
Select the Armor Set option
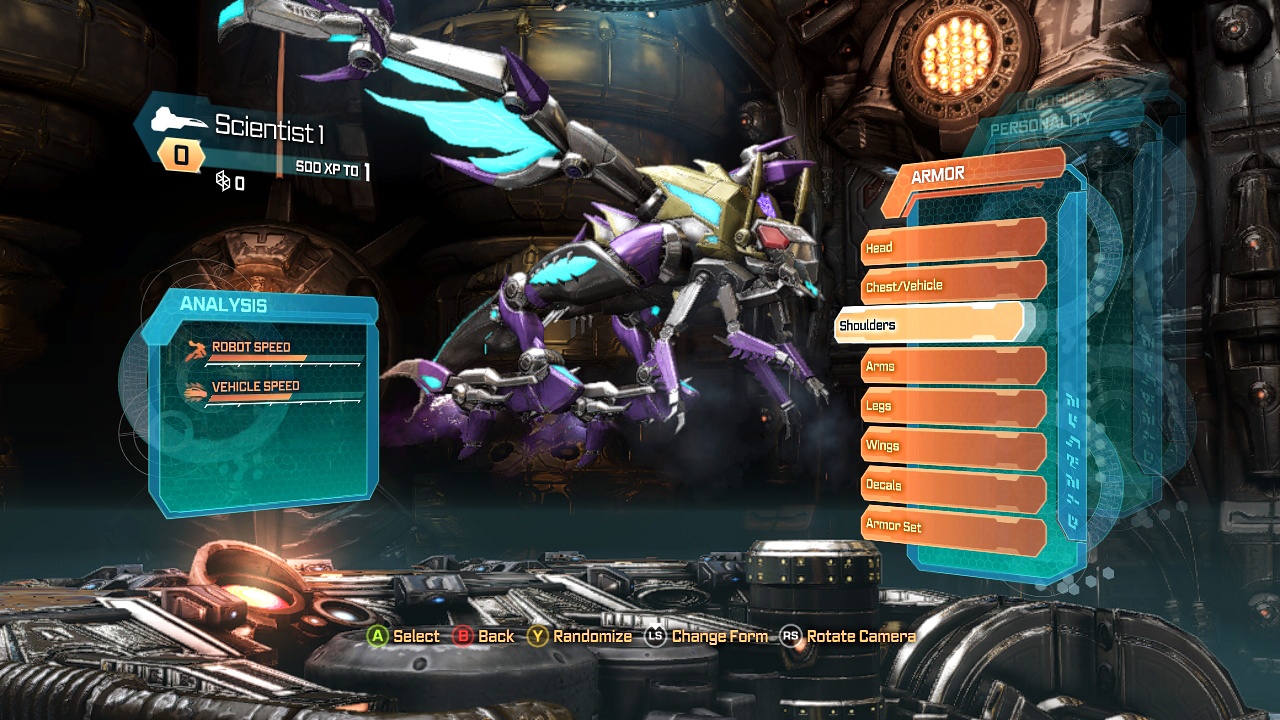pyautogui.click(x=952, y=526)
